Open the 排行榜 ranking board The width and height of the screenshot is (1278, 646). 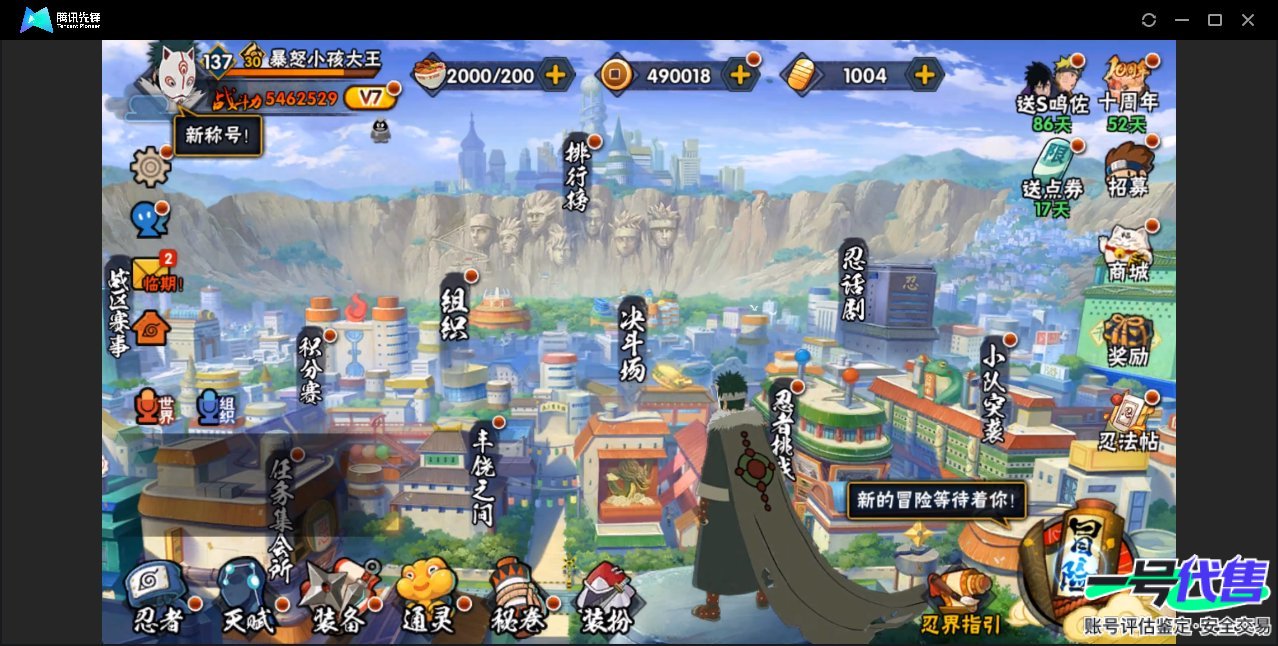coord(578,175)
